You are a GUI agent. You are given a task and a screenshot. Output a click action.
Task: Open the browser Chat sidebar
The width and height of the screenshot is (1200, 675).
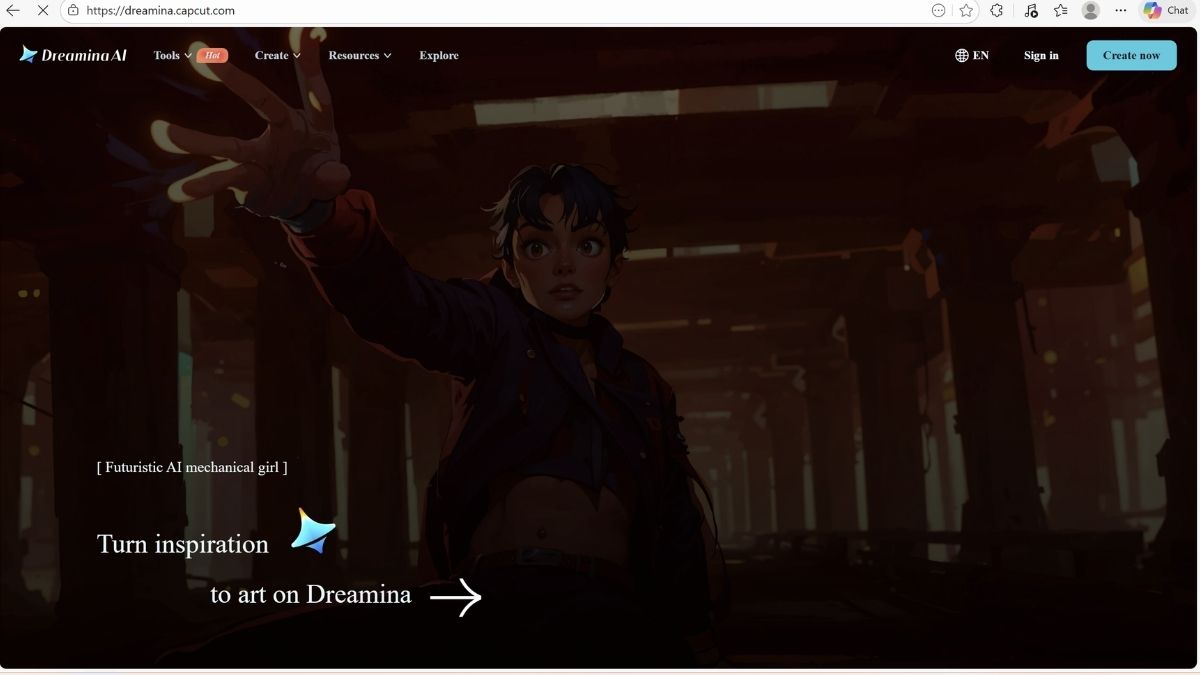coord(1166,11)
